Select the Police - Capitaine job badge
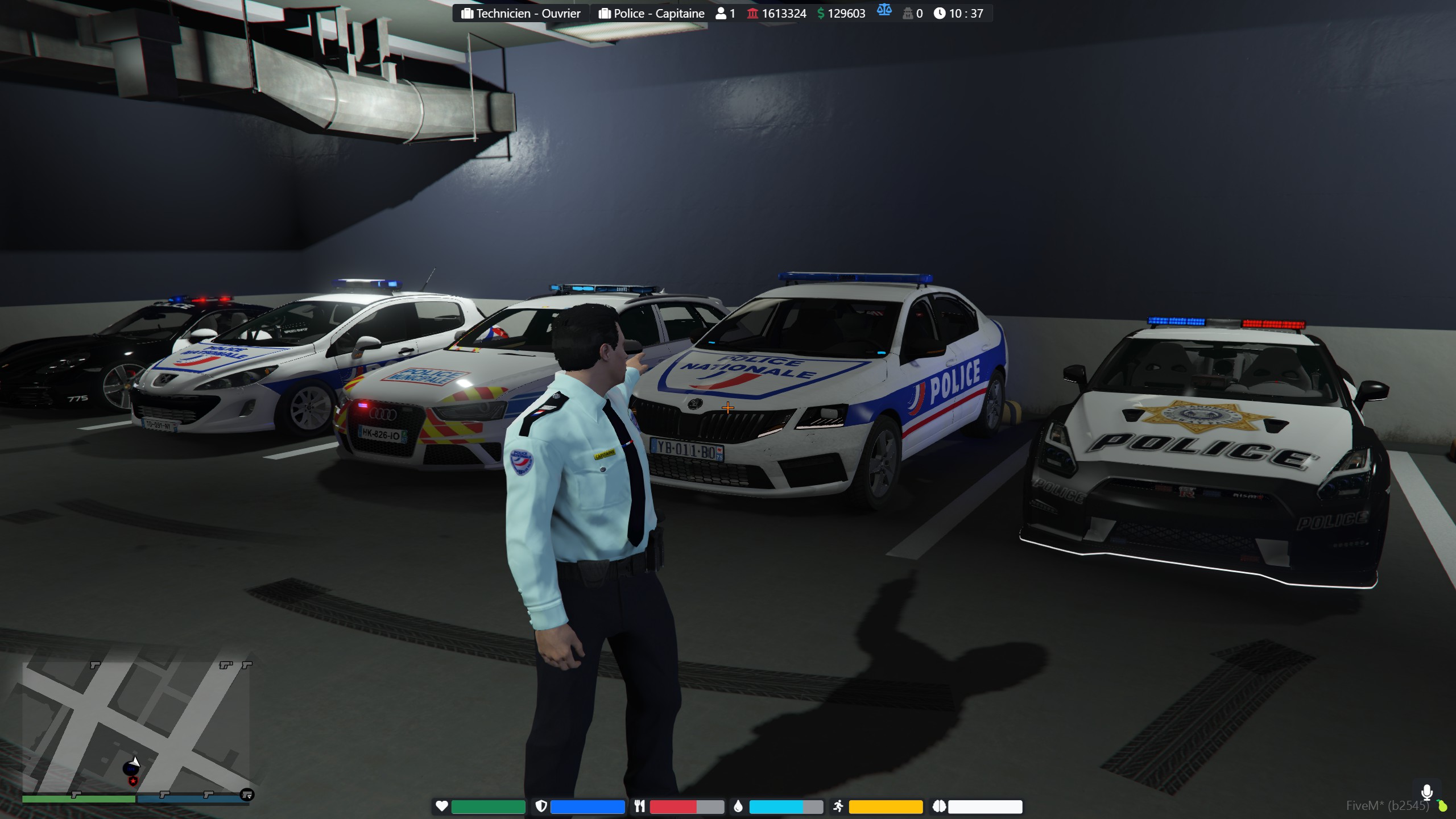 click(x=651, y=14)
